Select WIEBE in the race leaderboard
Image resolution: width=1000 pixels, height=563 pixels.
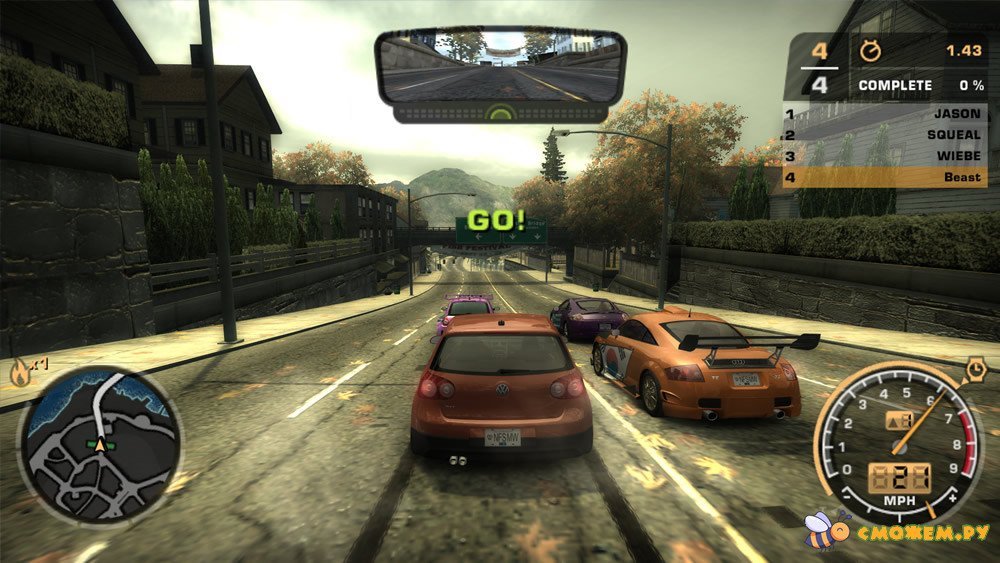coord(885,157)
